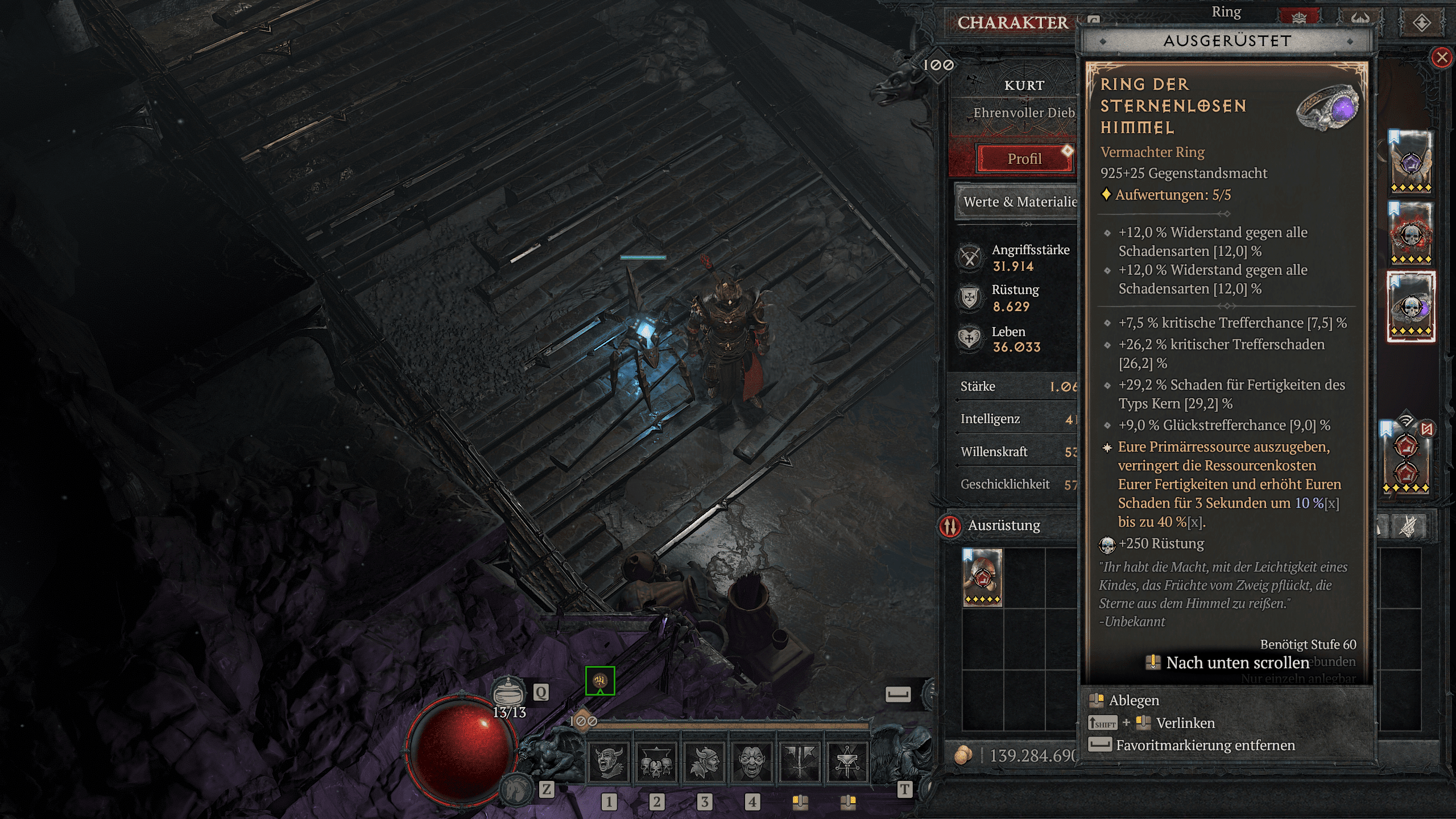Switch to the Ausrüstung inventory tab

click(x=1003, y=526)
